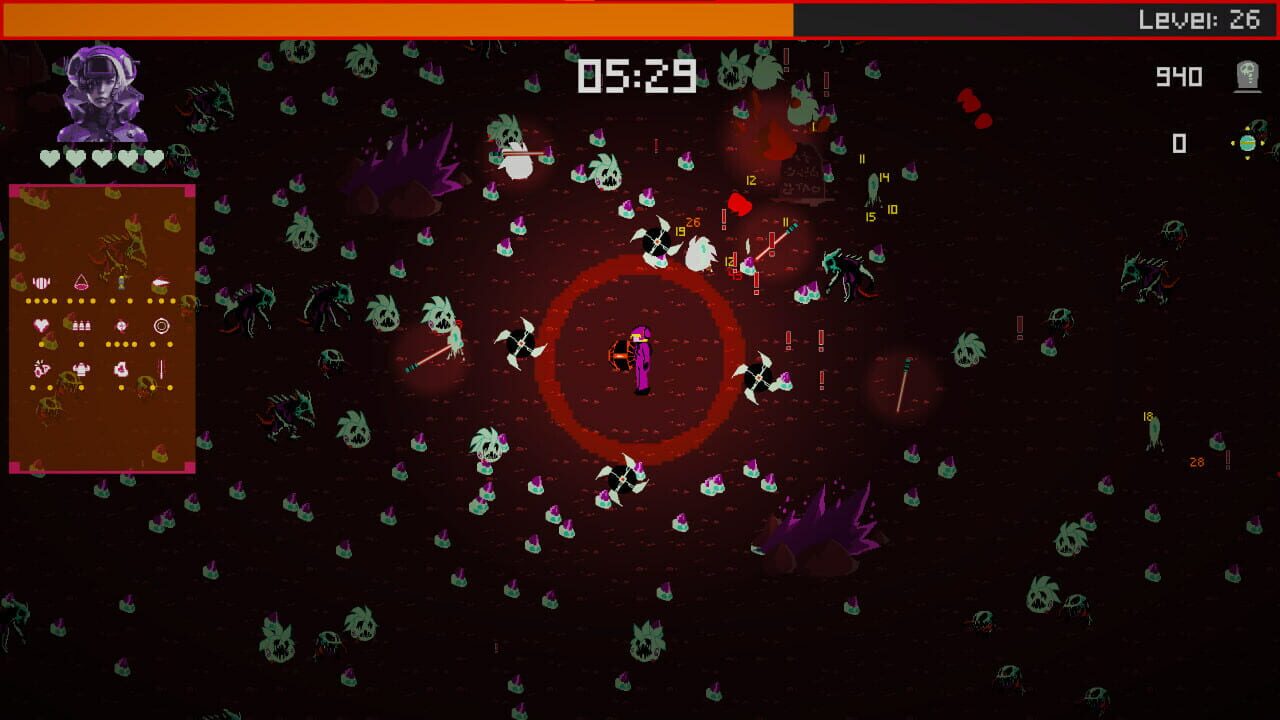Click the rightmost heart in the health bar
Screen dimensions: 1280x720
155,158
